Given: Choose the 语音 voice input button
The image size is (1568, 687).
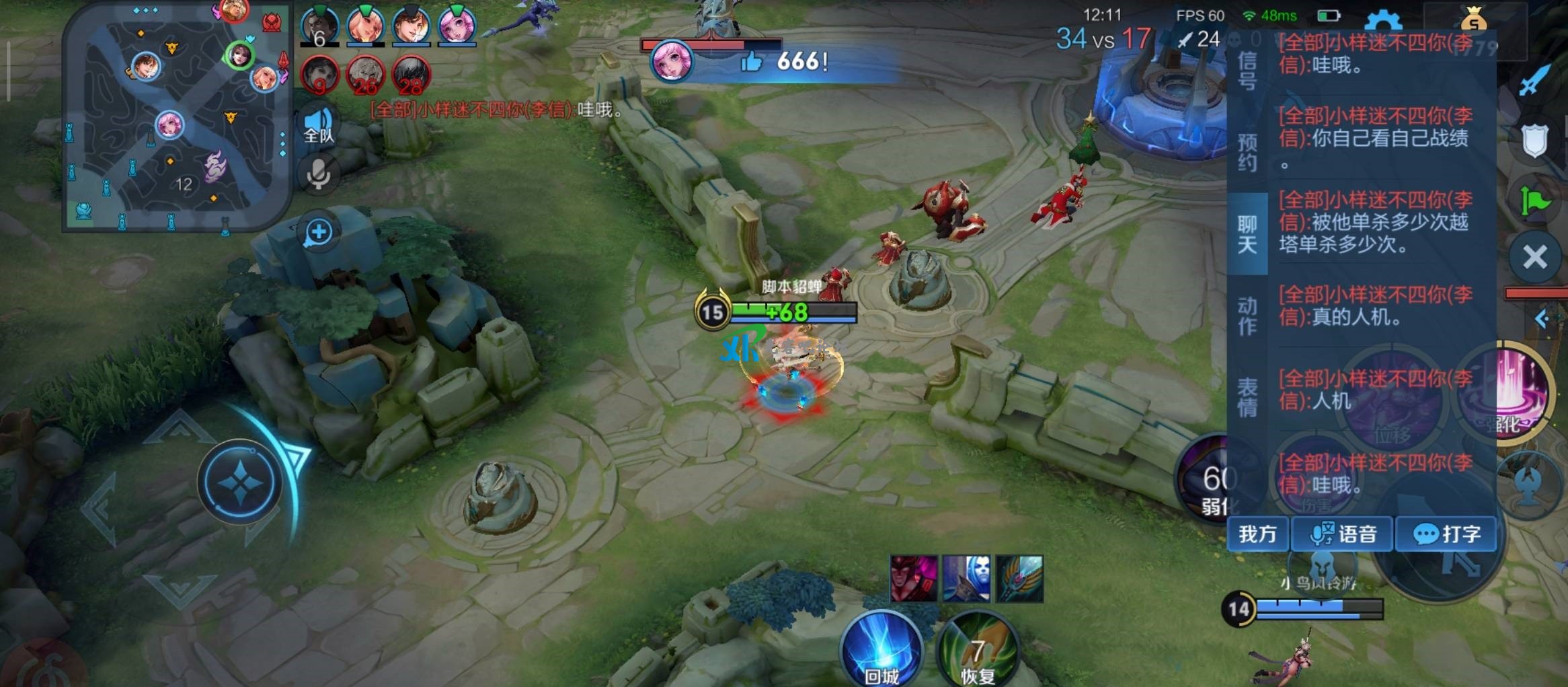Looking at the screenshot, I should [1343, 534].
